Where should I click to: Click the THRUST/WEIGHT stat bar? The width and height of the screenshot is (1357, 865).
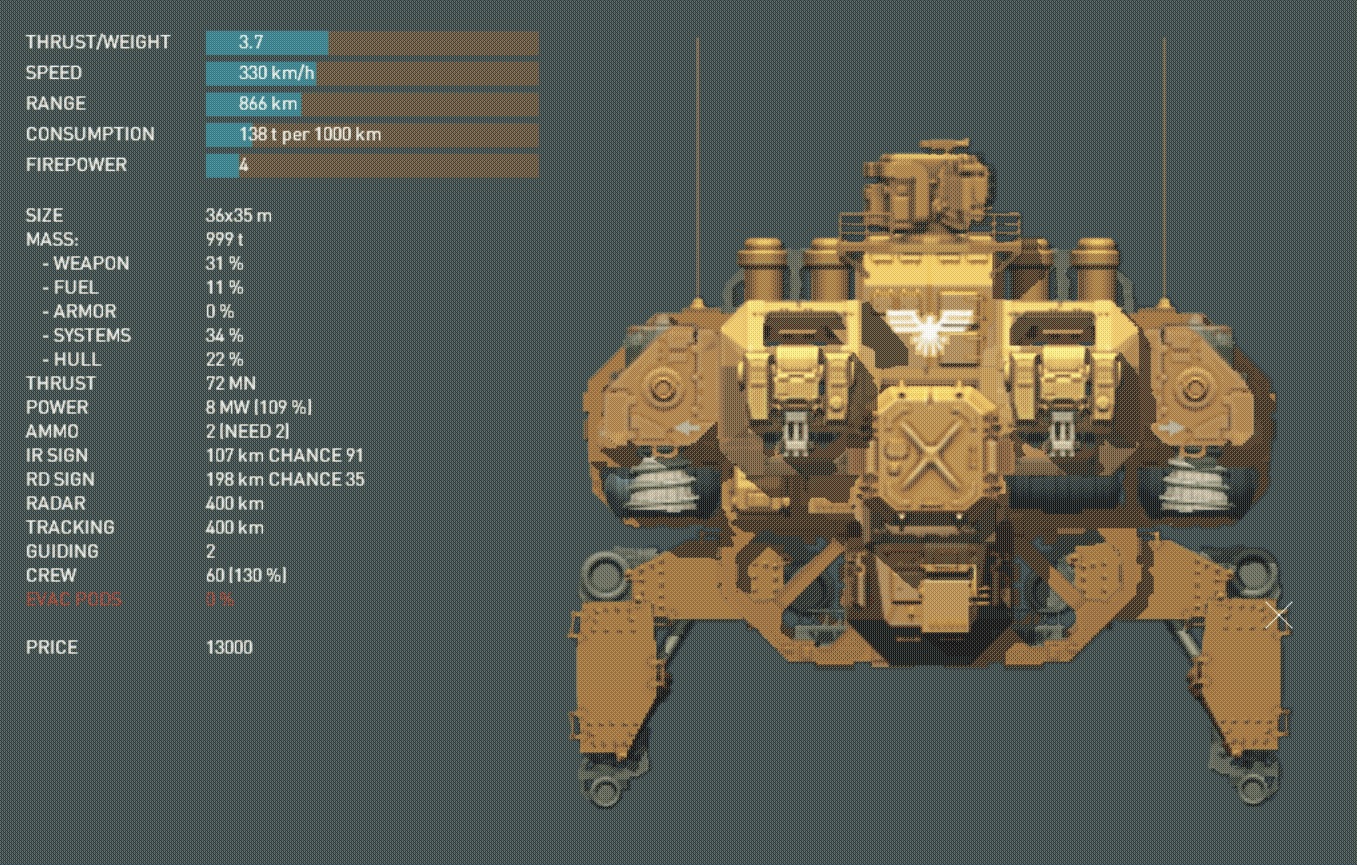coord(267,42)
